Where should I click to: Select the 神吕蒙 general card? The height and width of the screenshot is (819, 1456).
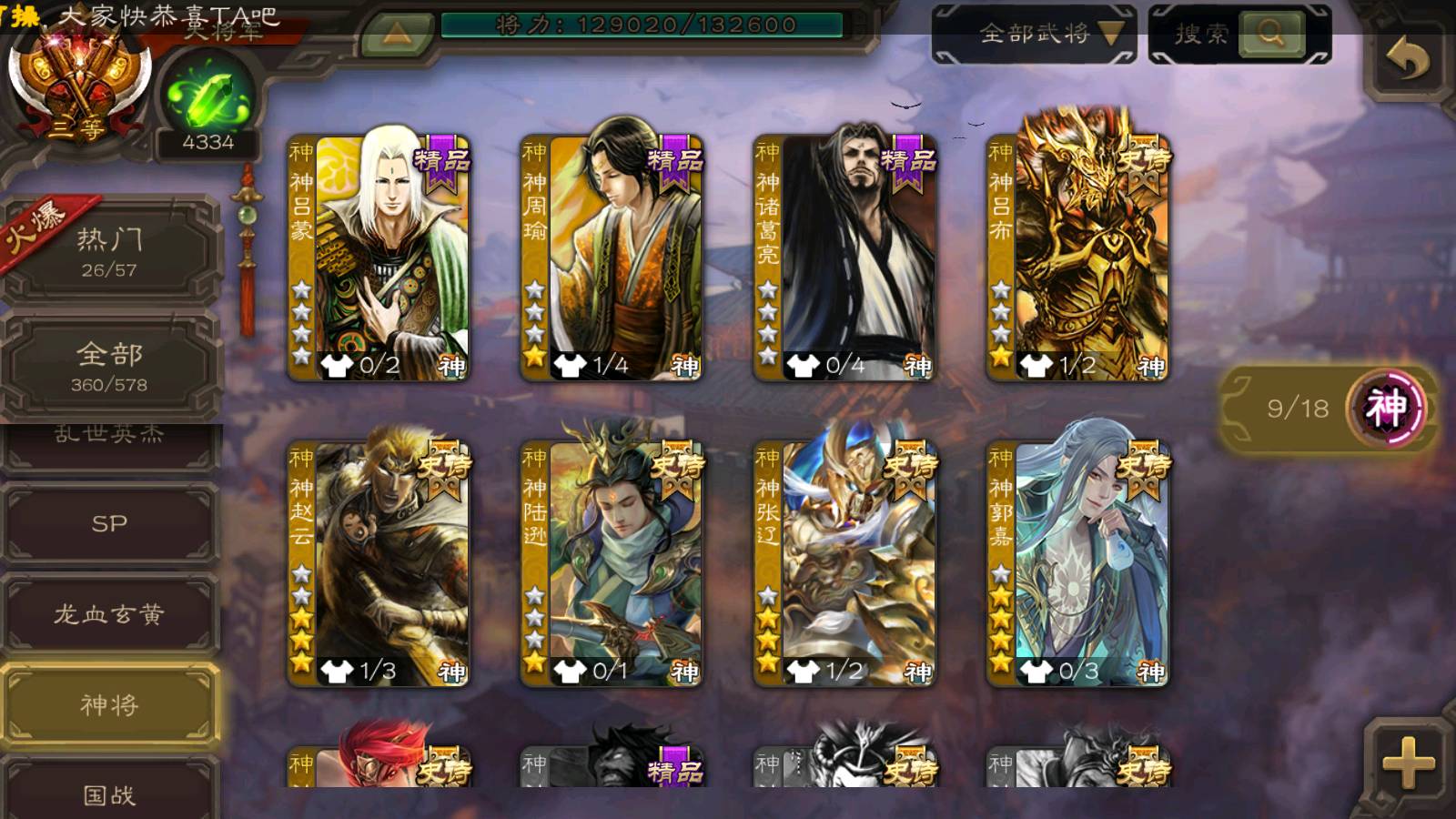click(379, 257)
